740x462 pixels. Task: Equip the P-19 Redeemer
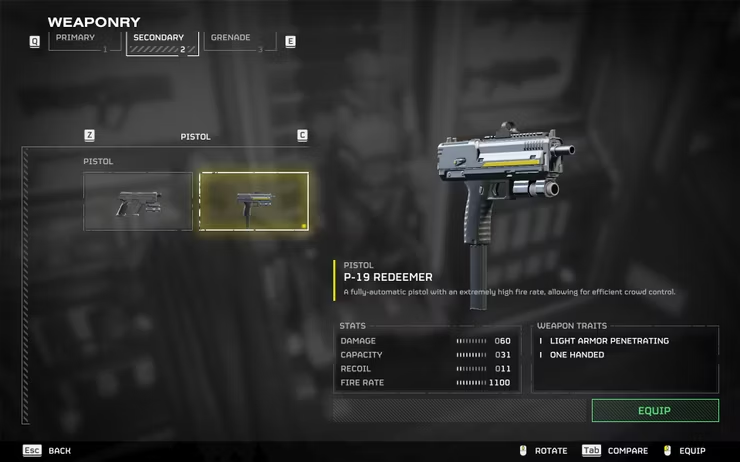tap(654, 410)
